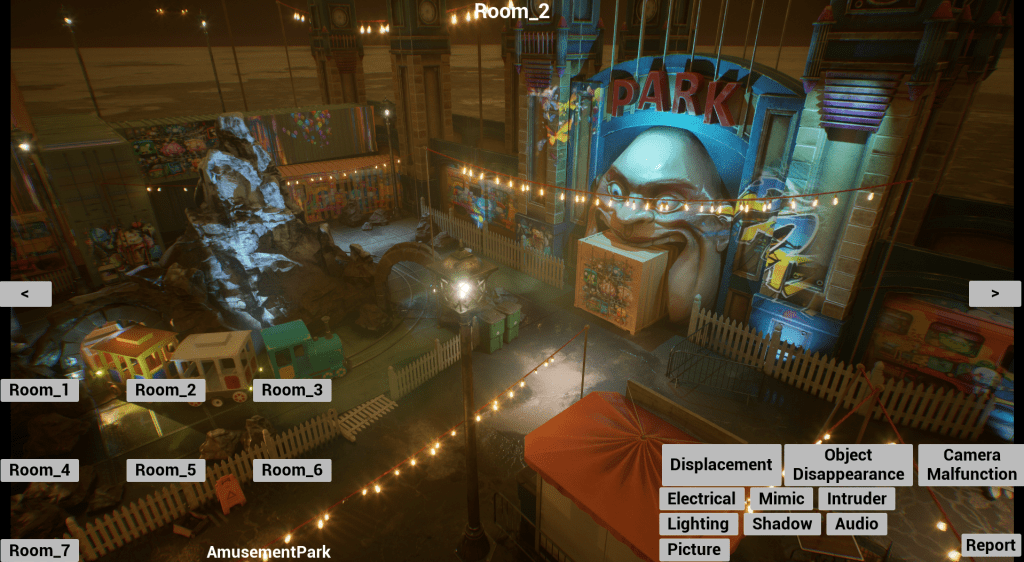Choose Object Disappearance anomaly type
This screenshot has width=1024, height=562.
(848, 464)
